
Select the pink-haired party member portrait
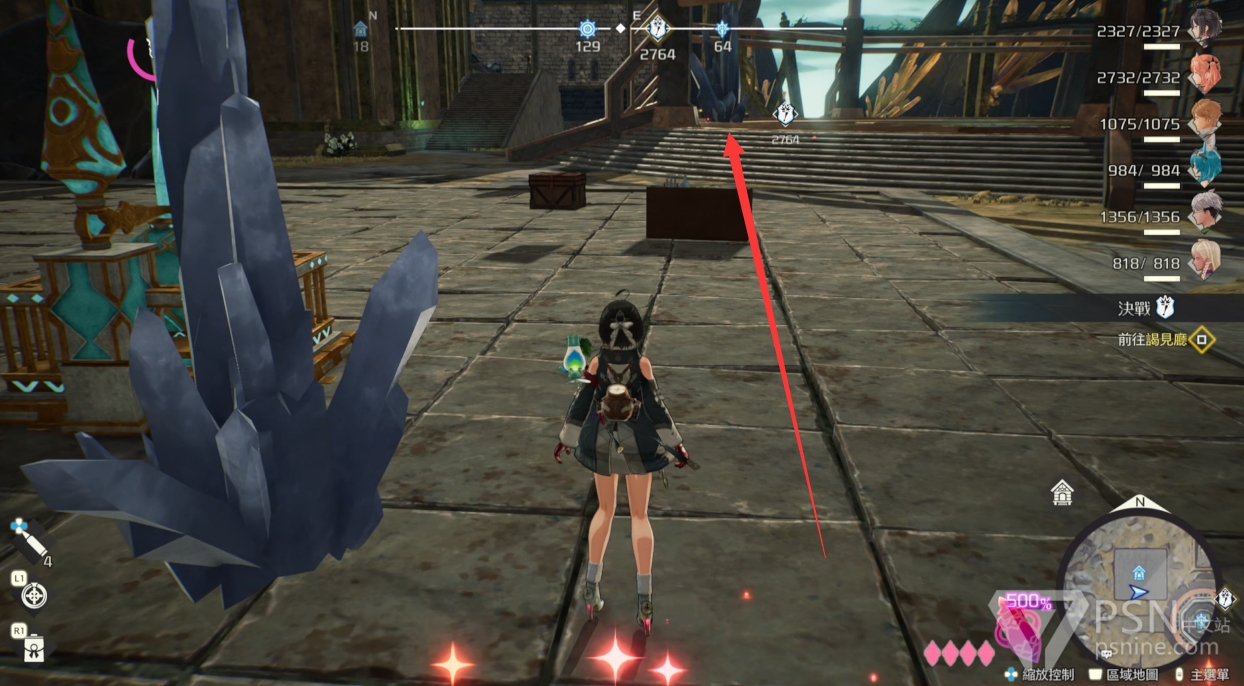click(x=1204, y=73)
